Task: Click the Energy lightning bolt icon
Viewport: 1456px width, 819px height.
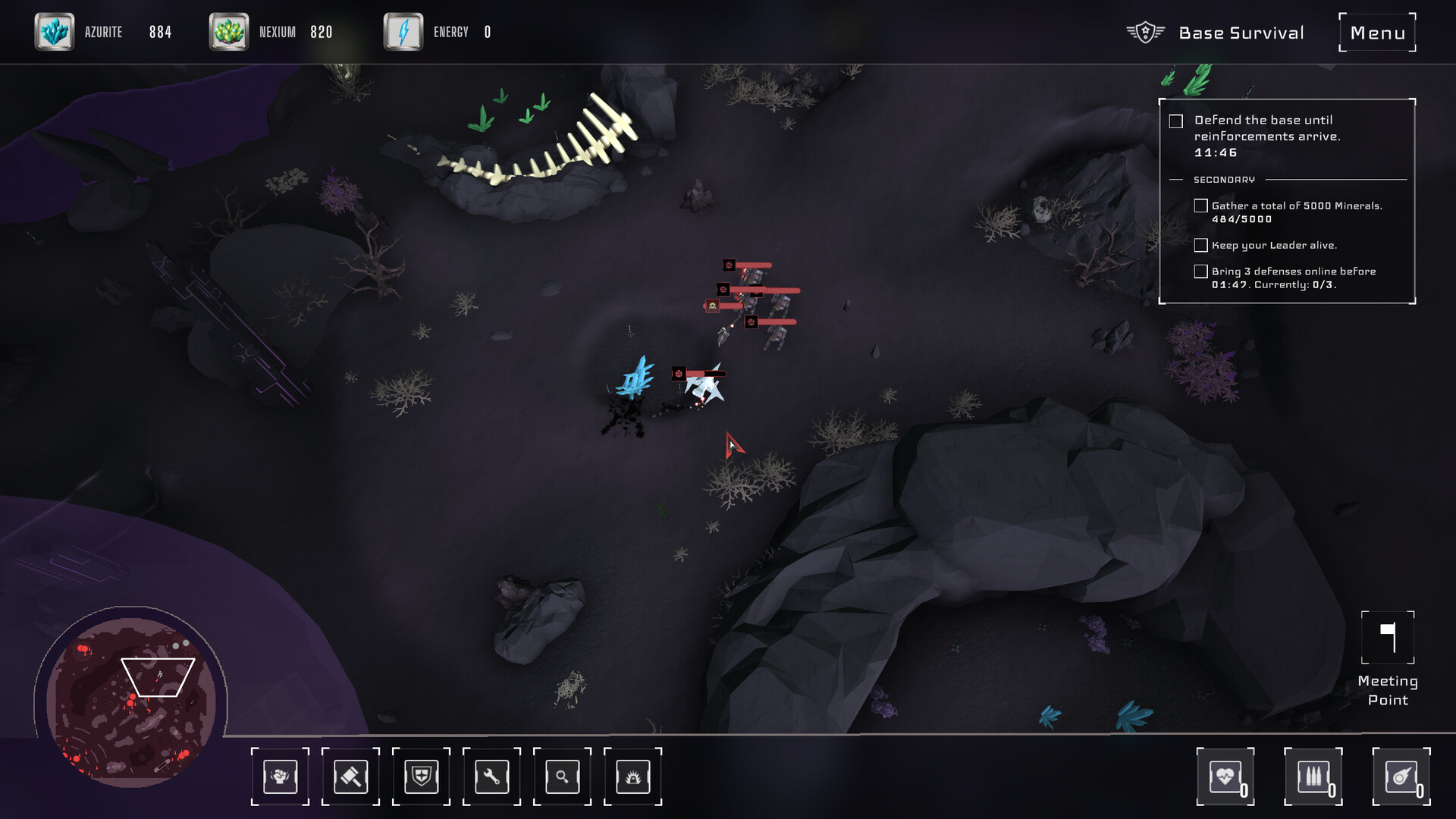Action: click(403, 32)
